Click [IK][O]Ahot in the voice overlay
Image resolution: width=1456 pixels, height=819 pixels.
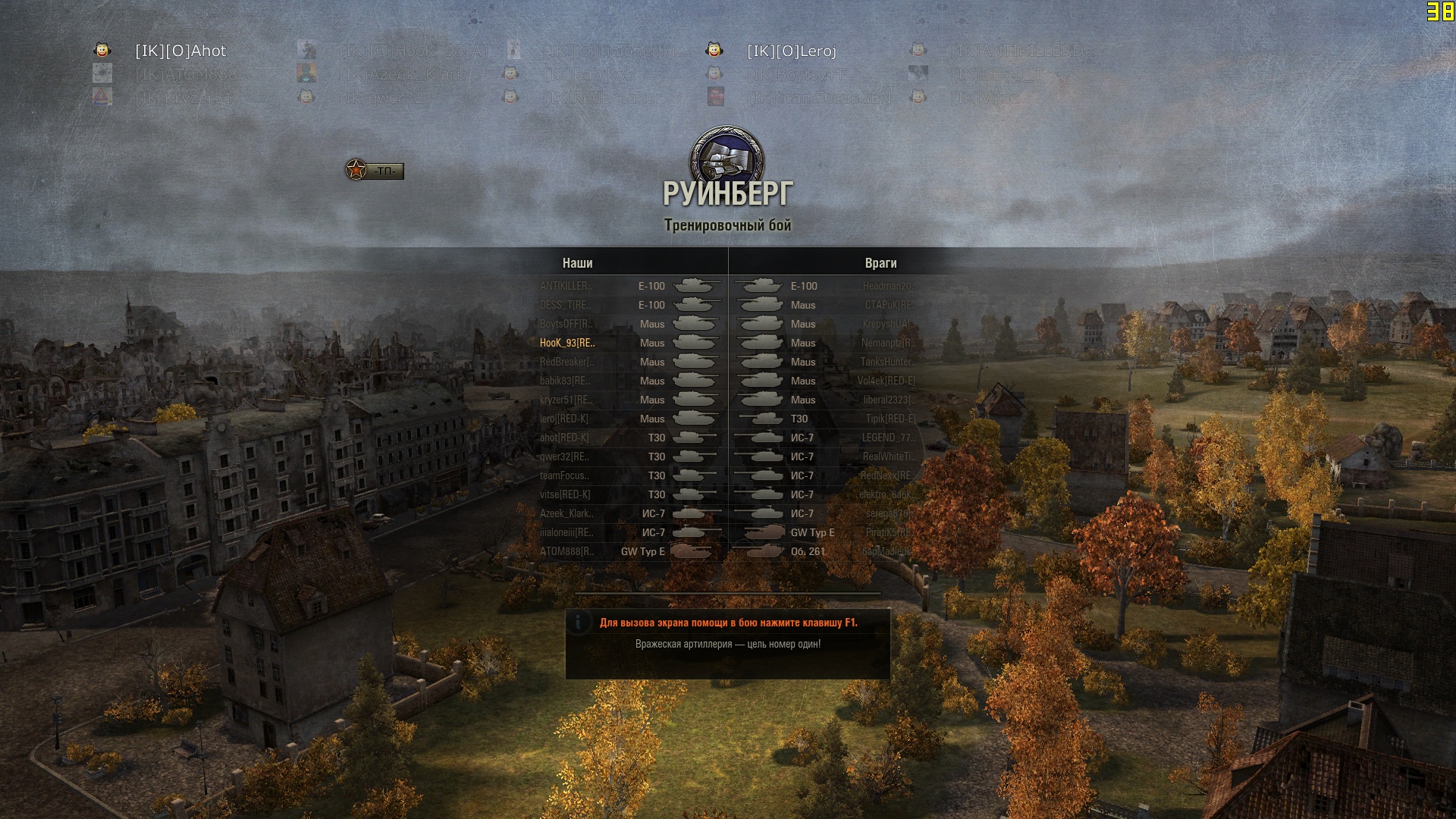point(180,51)
